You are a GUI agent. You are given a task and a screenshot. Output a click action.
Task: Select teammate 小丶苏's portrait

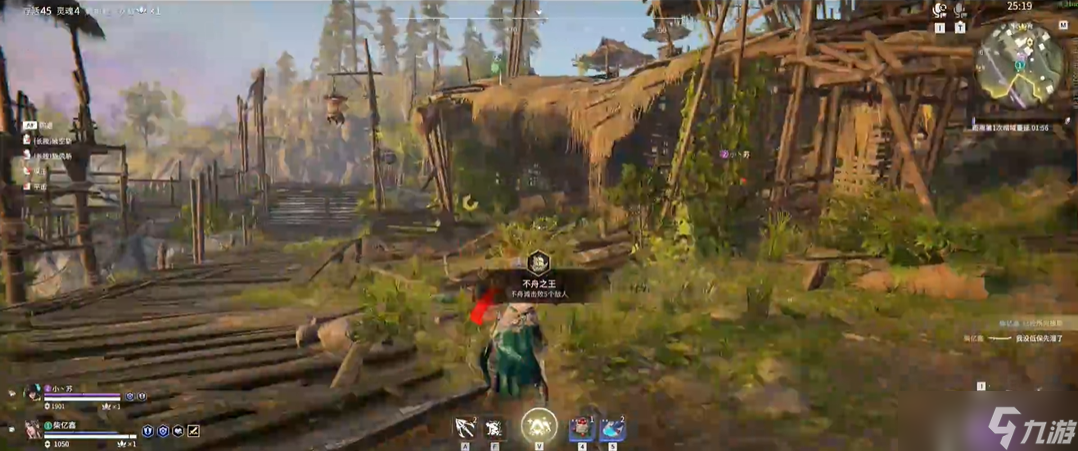click(32, 393)
